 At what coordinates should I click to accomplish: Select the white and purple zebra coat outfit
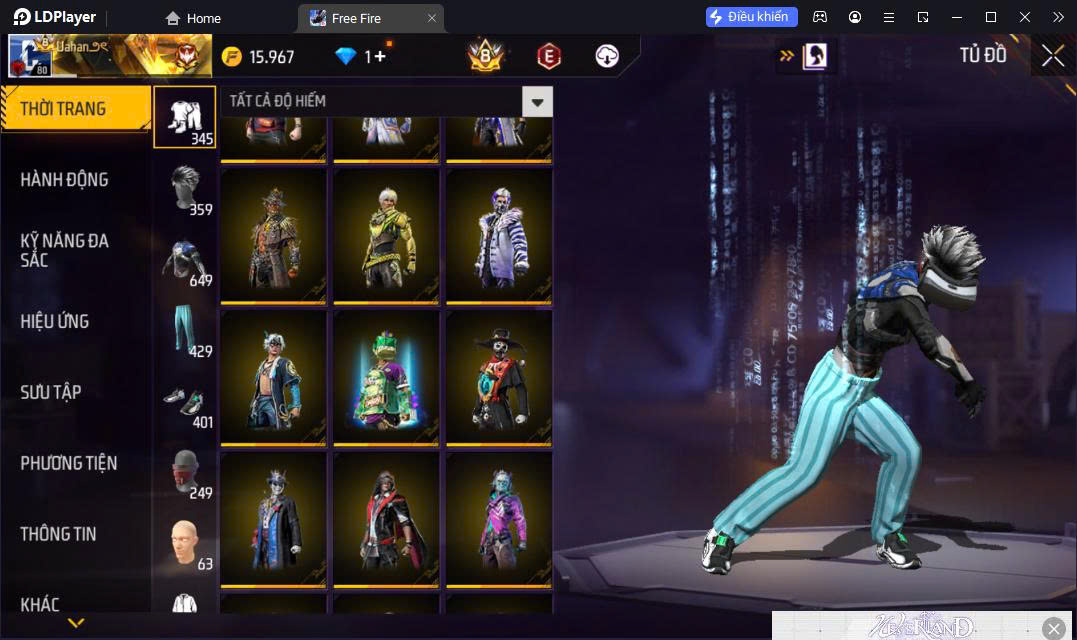499,235
